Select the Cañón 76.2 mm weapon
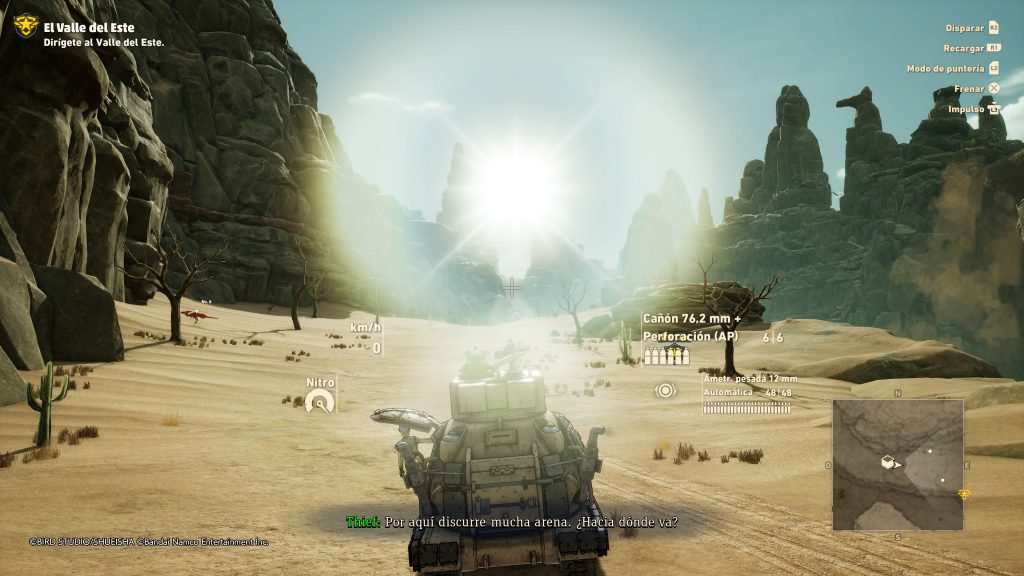The width and height of the screenshot is (1024, 576). [692, 320]
